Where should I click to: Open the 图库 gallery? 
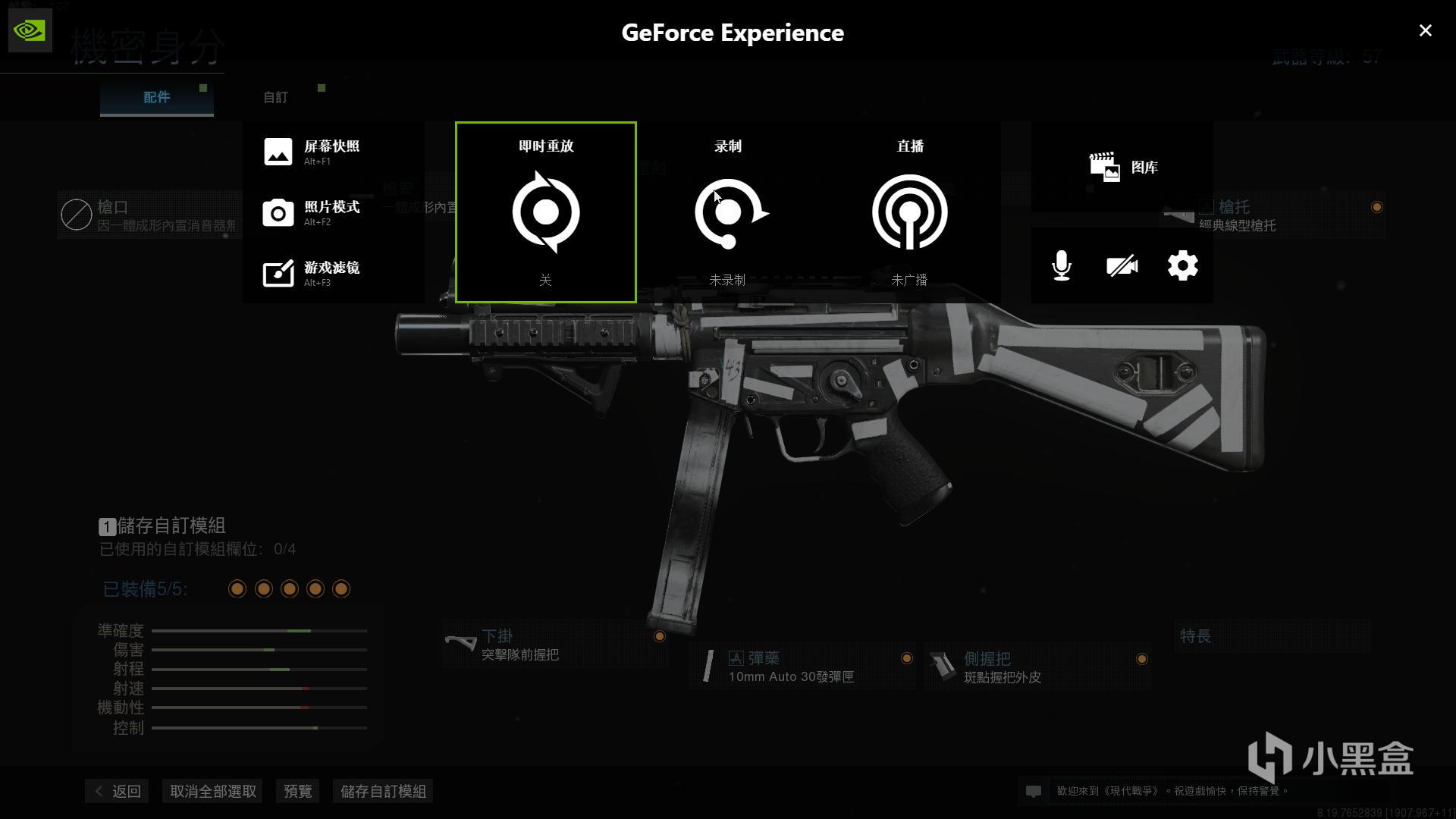pyautogui.click(x=1123, y=167)
